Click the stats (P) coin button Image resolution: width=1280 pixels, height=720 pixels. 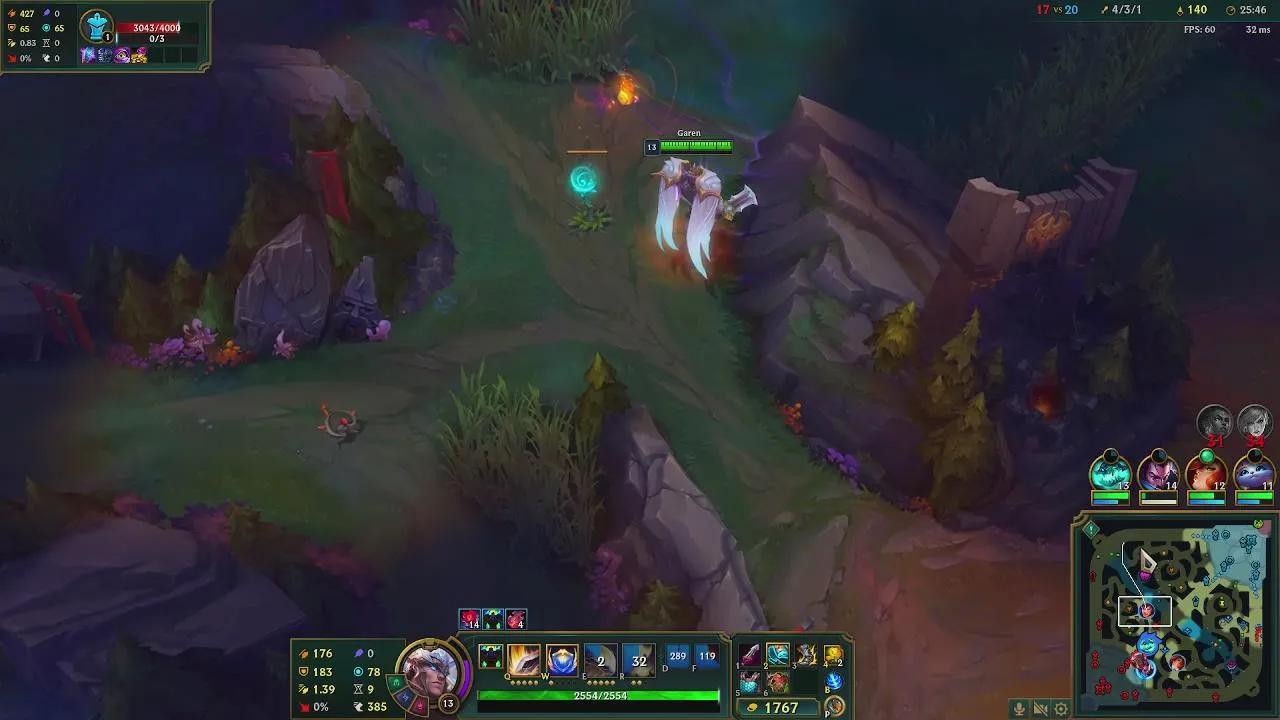[834, 705]
